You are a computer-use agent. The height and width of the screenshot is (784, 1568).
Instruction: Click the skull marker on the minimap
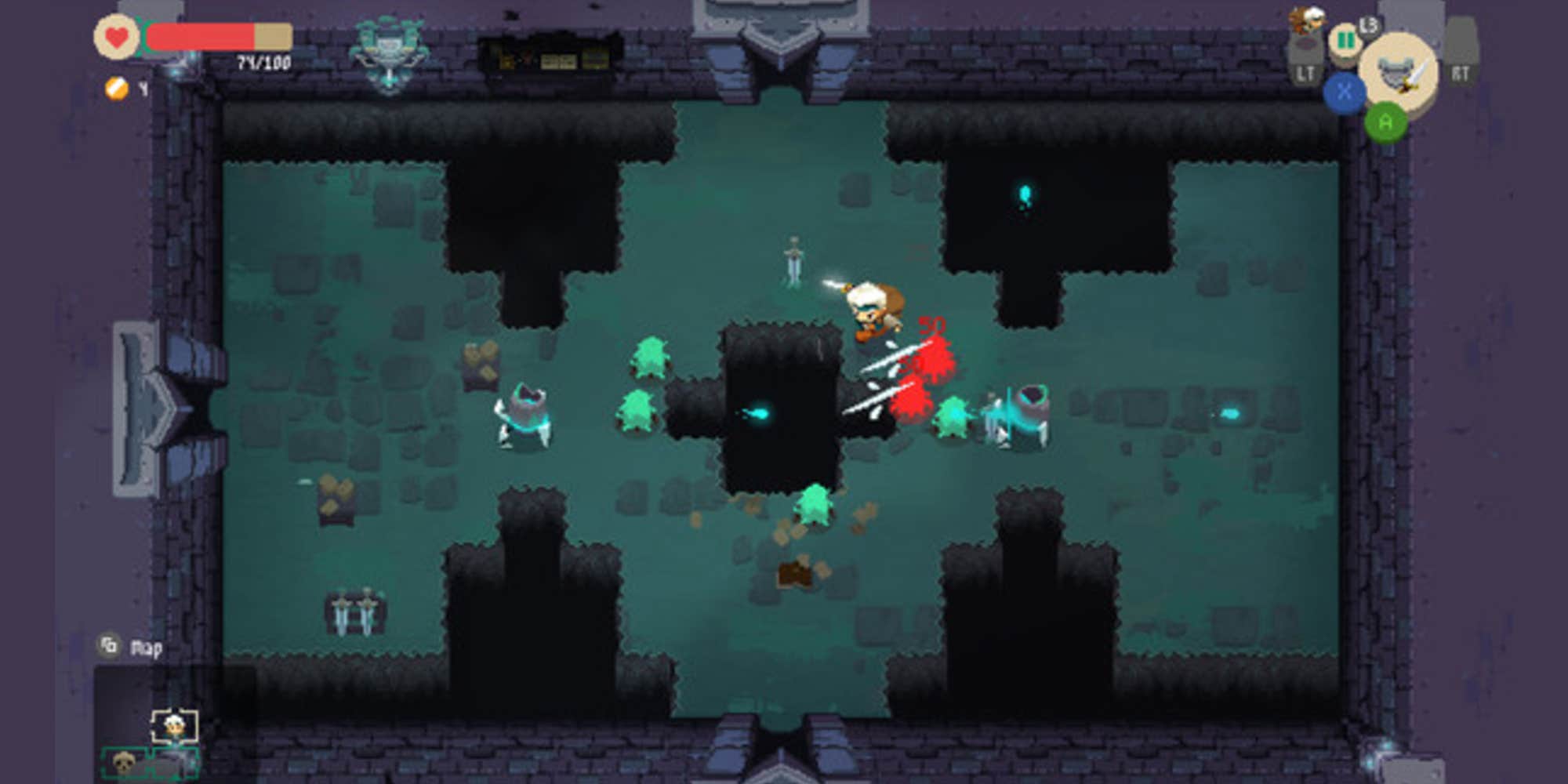(124, 762)
